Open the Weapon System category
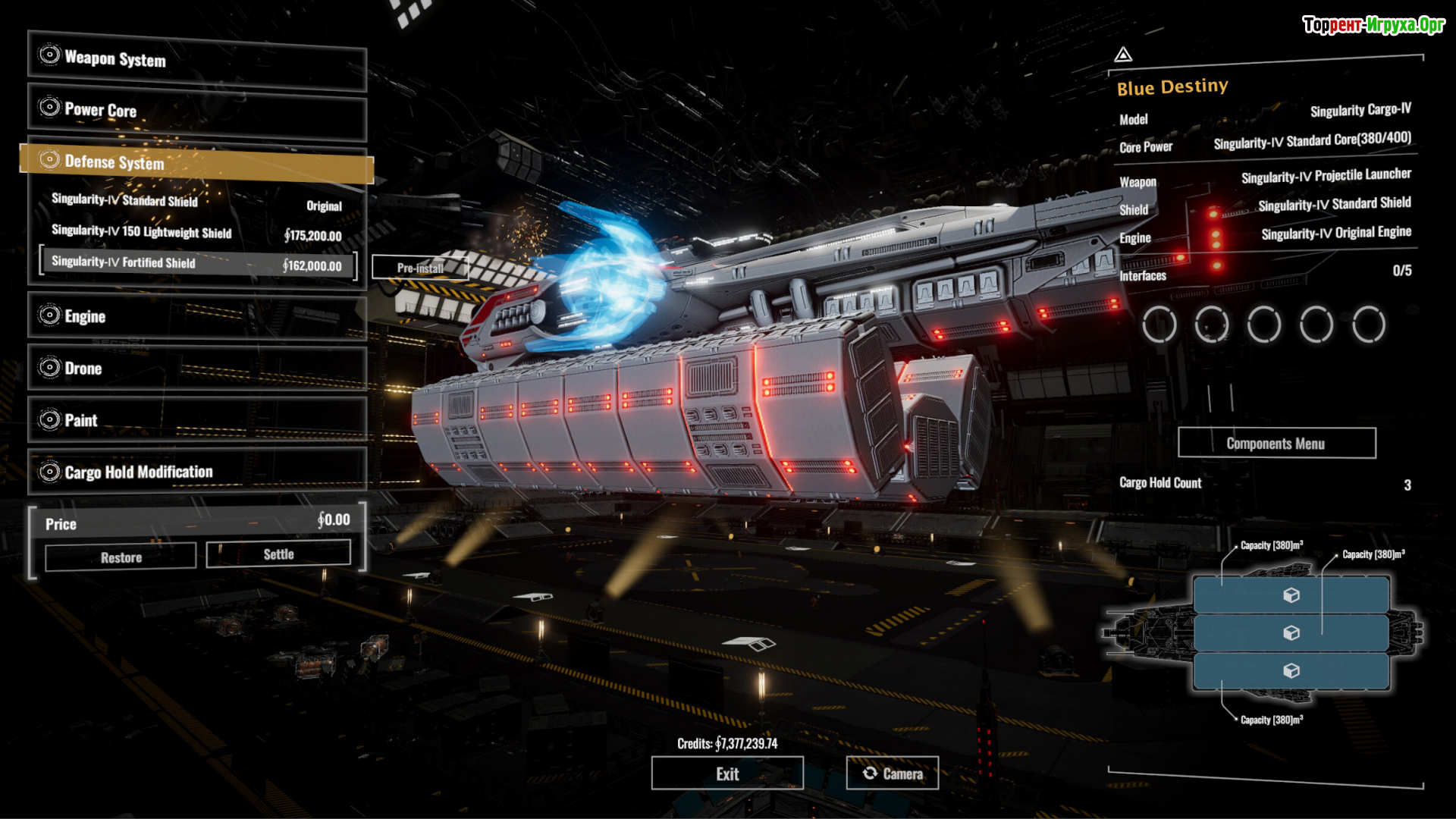 (x=197, y=59)
